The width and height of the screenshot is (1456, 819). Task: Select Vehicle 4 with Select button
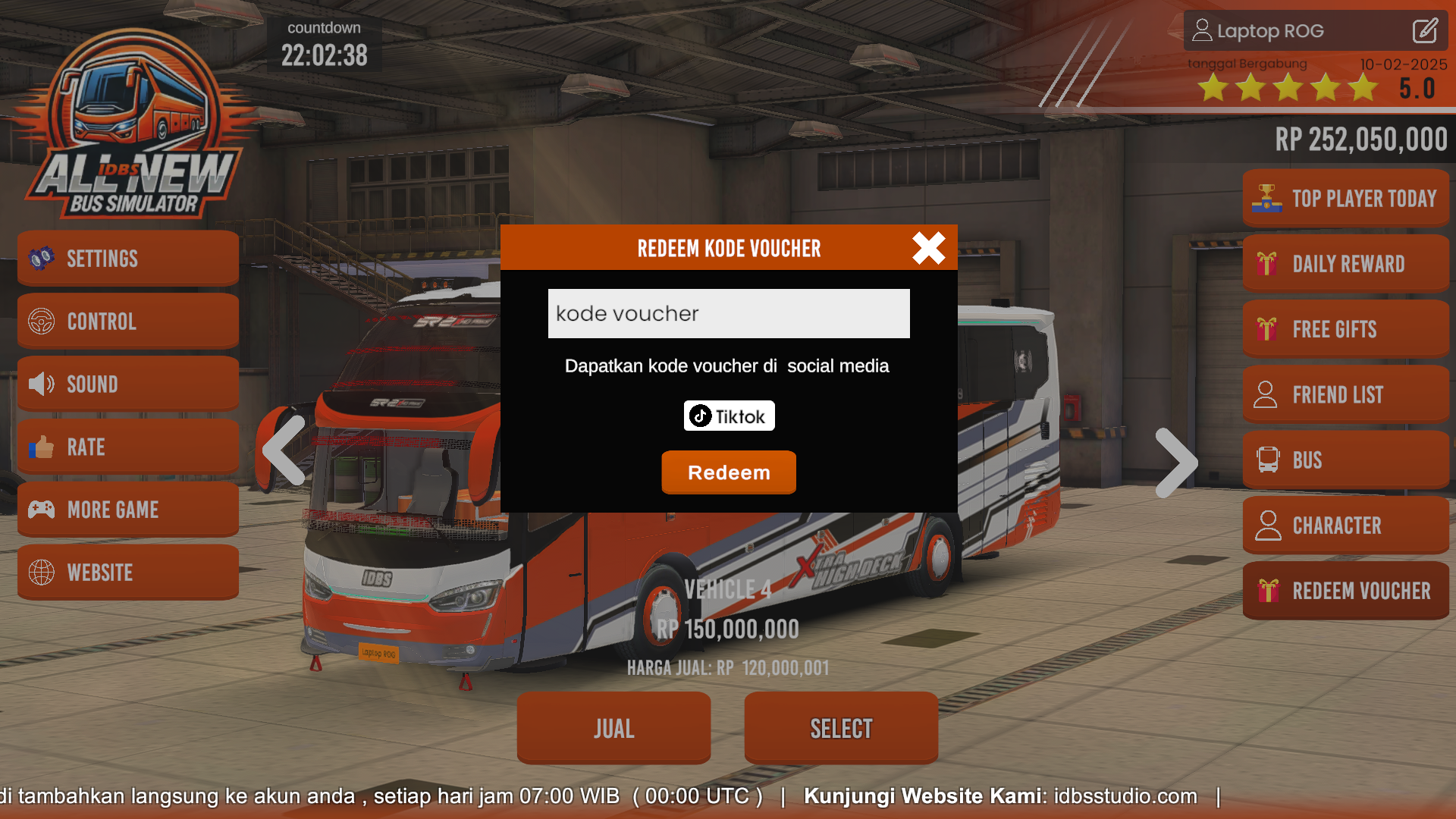coord(841,727)
